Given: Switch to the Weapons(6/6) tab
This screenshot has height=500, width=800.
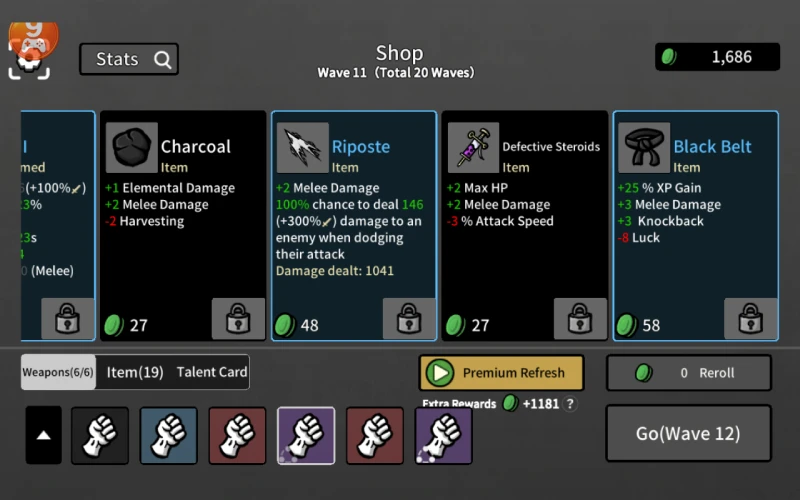Looking at the screenshot, I should [59, 373].
